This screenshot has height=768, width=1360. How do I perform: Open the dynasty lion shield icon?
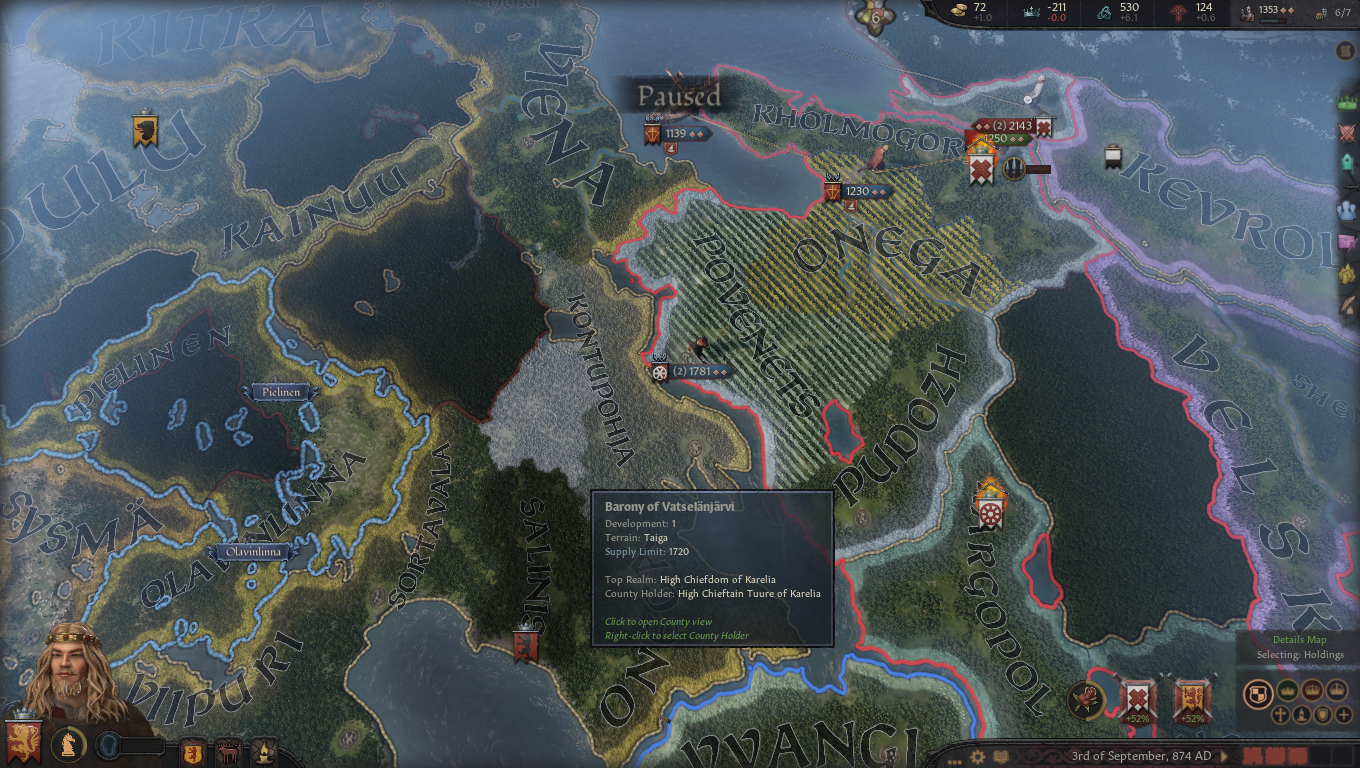[x=192, y=751]
